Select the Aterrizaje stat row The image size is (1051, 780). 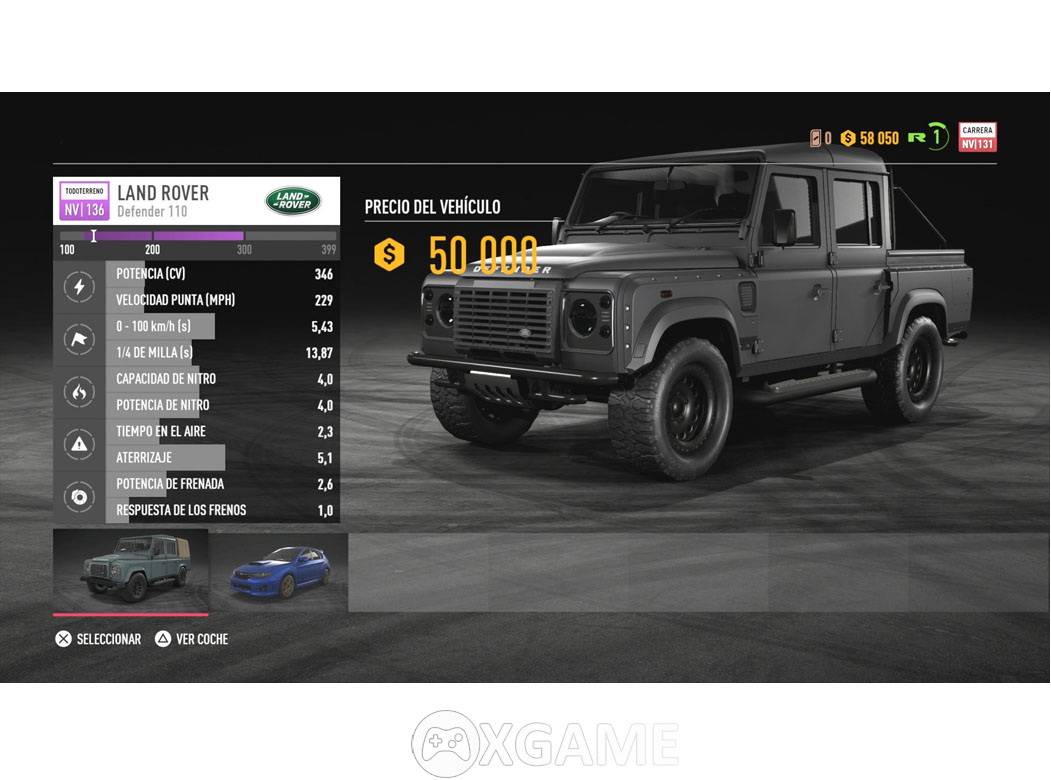(x=222, y=458)
